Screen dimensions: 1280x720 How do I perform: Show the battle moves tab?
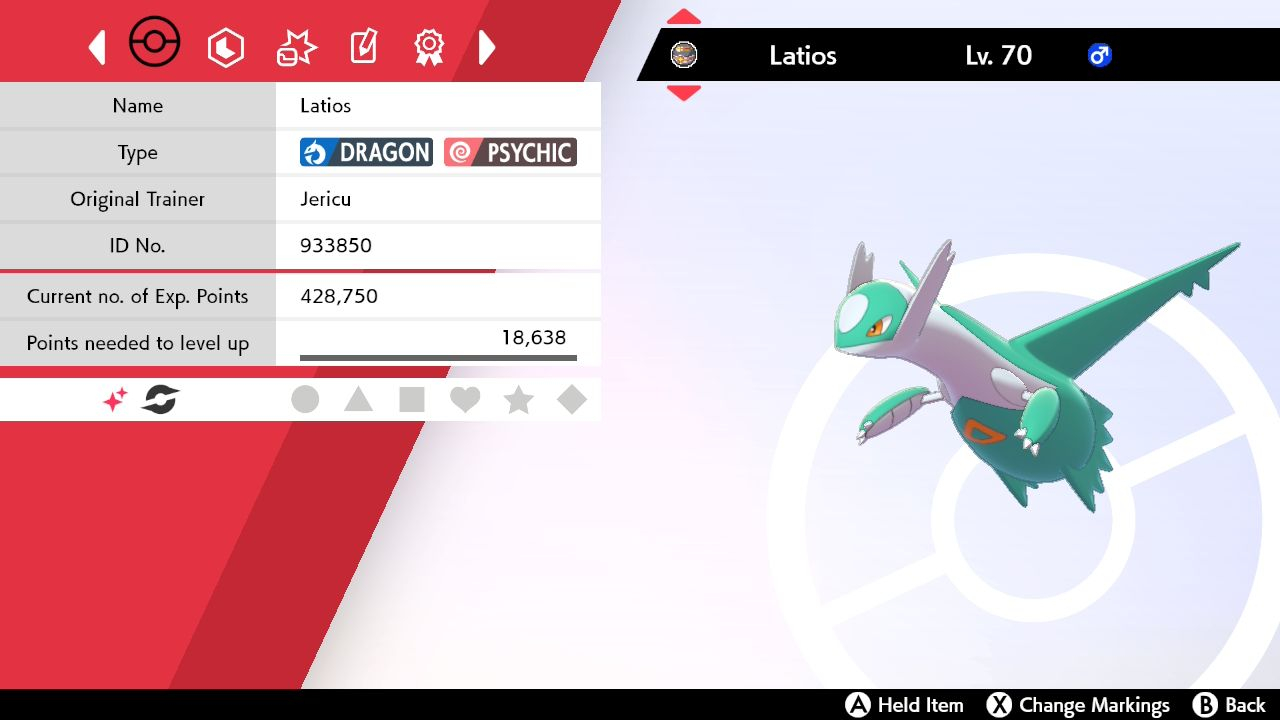(296, 47)
